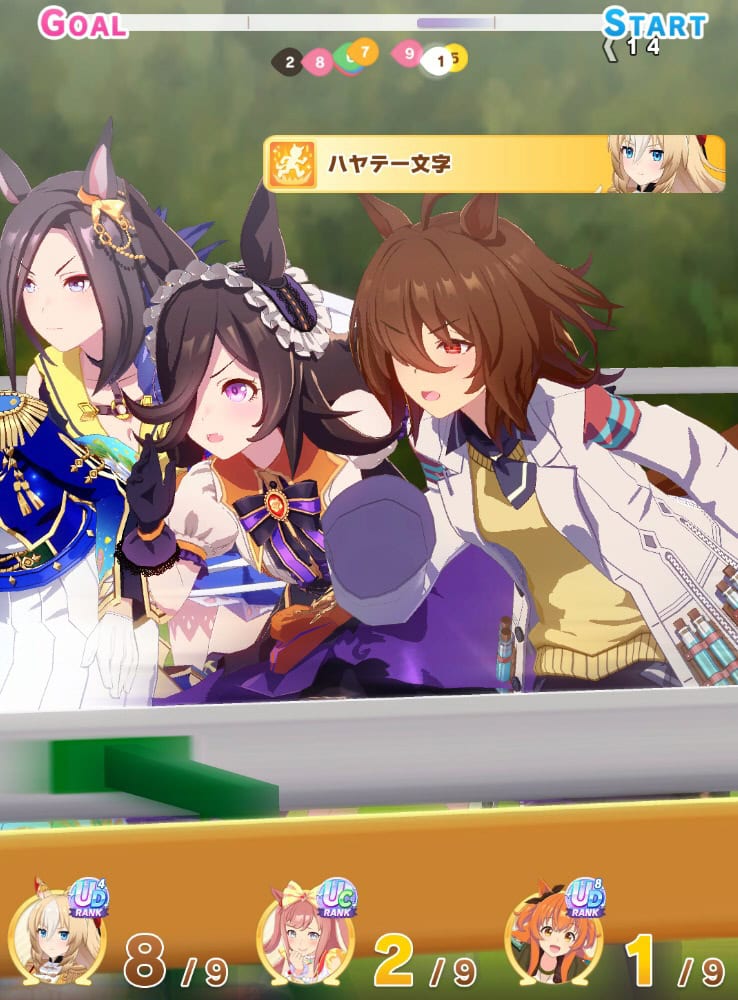This screenshot has height=1000, width=738.
Task: Click the black number 2 position marker
Action: 288,62
